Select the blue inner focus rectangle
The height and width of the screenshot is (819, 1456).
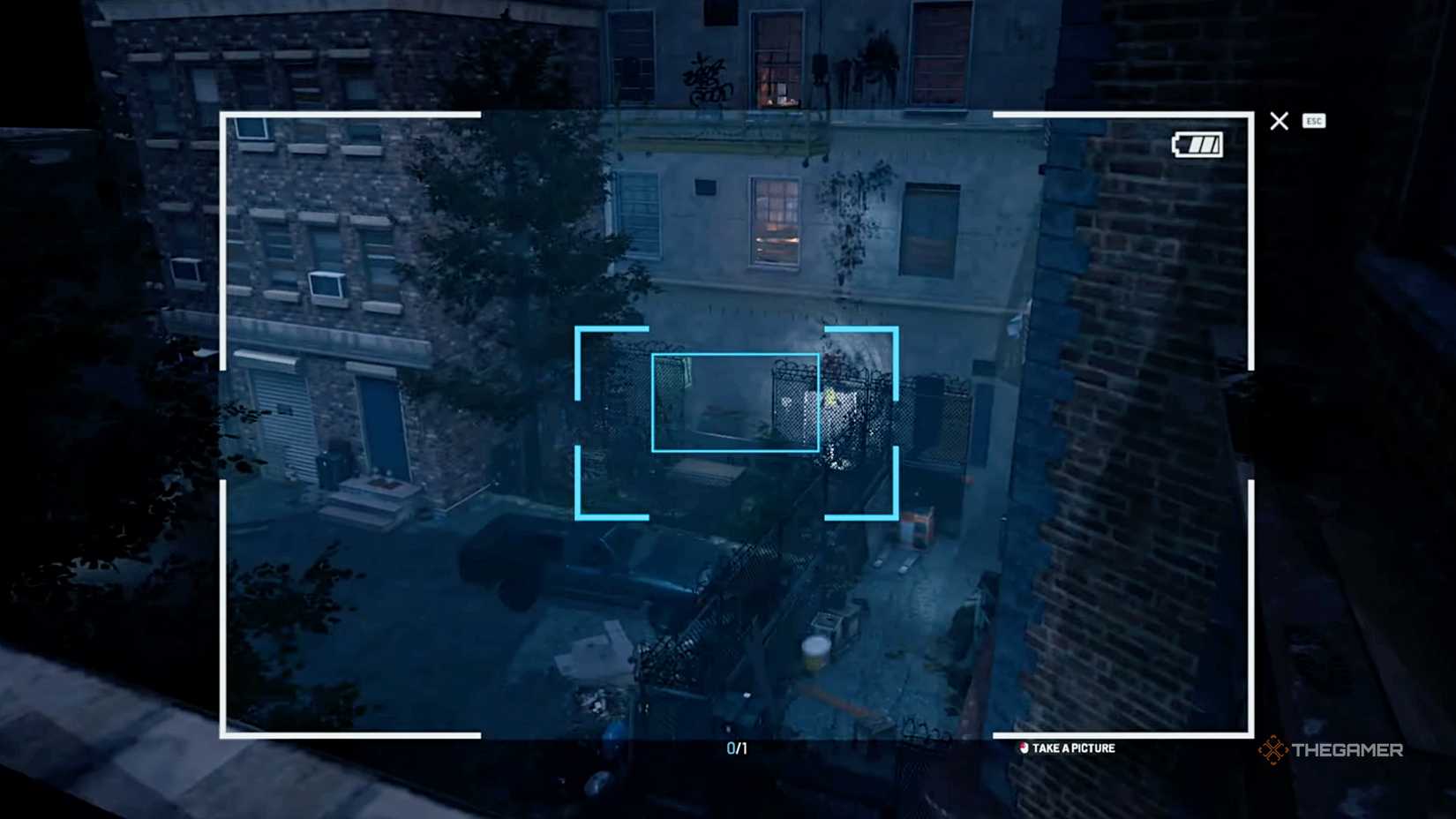[x=735, y=404]
